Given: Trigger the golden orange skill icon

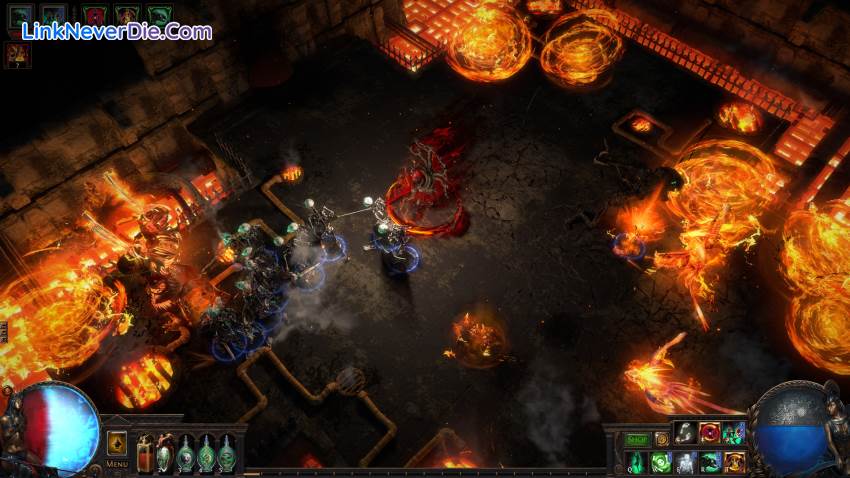Looking at the screenshot, I should pyautogui.click(x=735, y=462).
